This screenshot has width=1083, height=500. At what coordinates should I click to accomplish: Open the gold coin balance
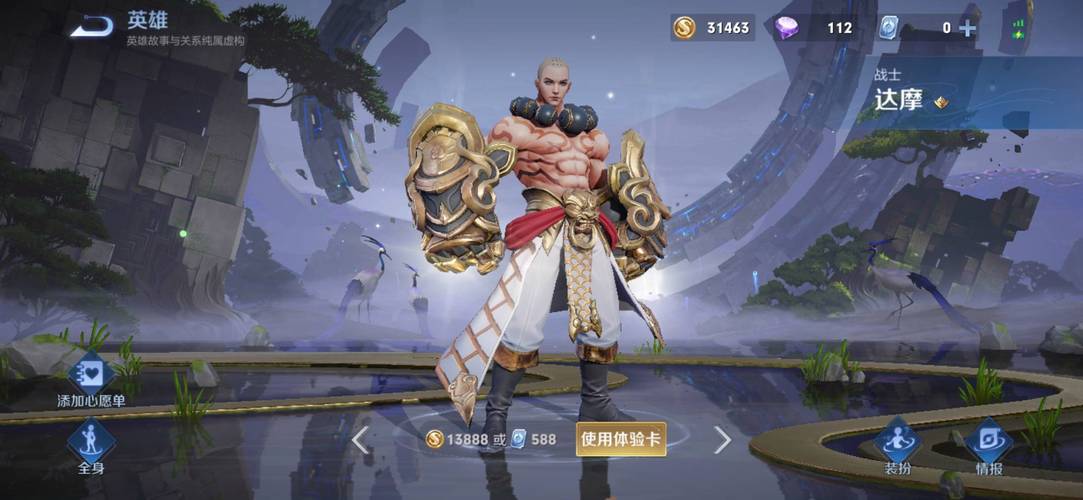[x=713, y=28]
